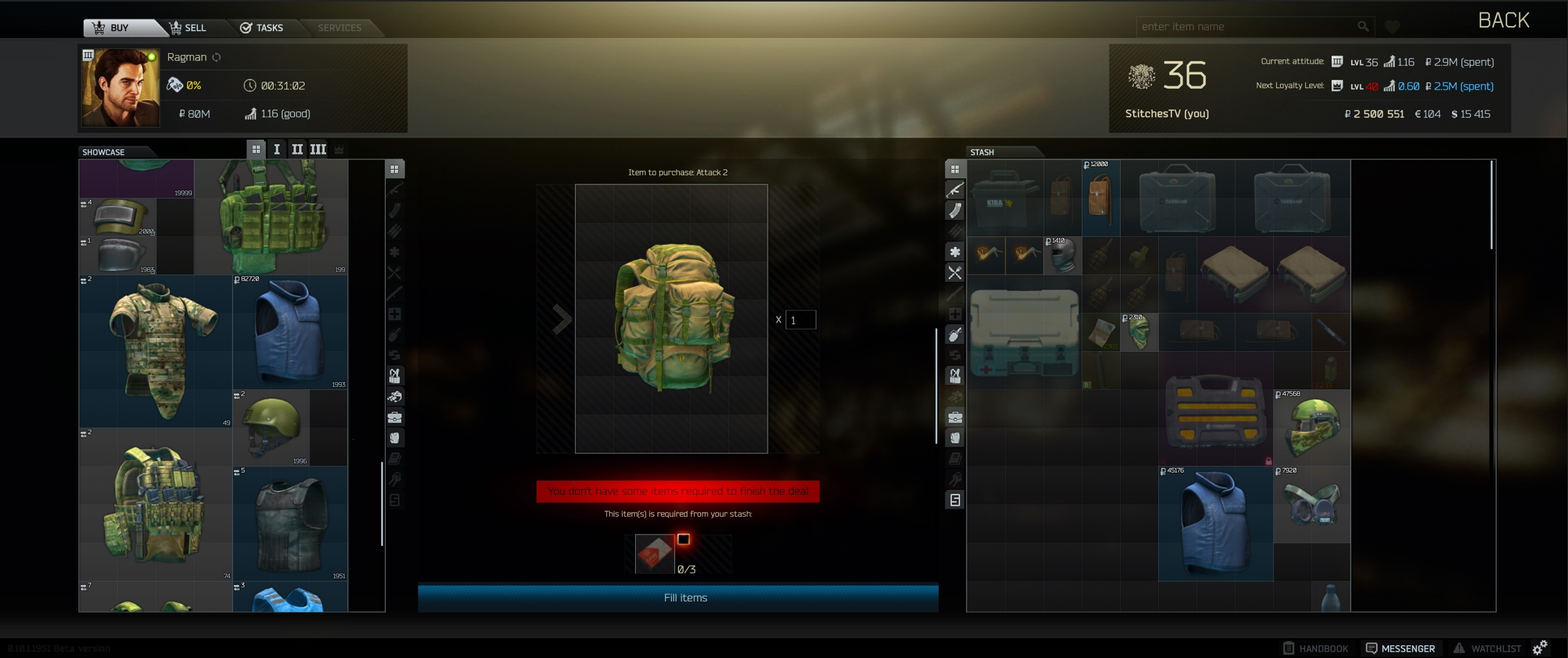The height and width of the screenshot is (658, 1568).
Task: Select loyalty level III filter tab
Action: coord(318,149)
